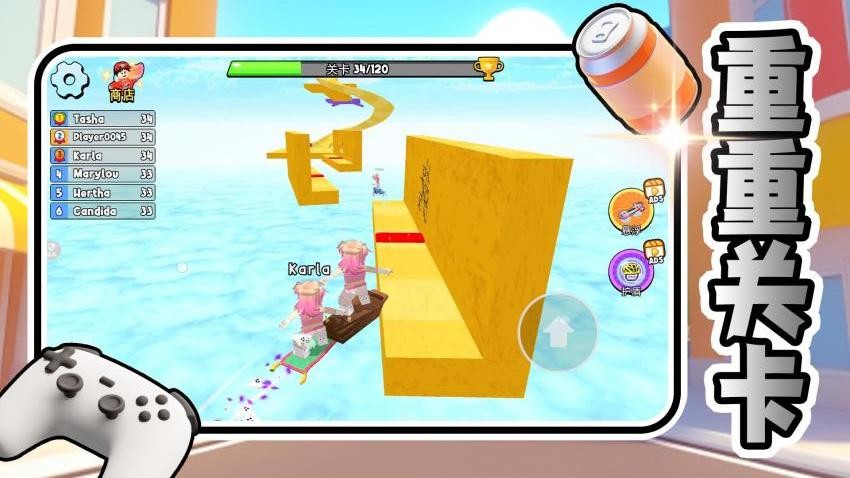
Task: Select Player0045 in the ranking list
Action: 103,137
